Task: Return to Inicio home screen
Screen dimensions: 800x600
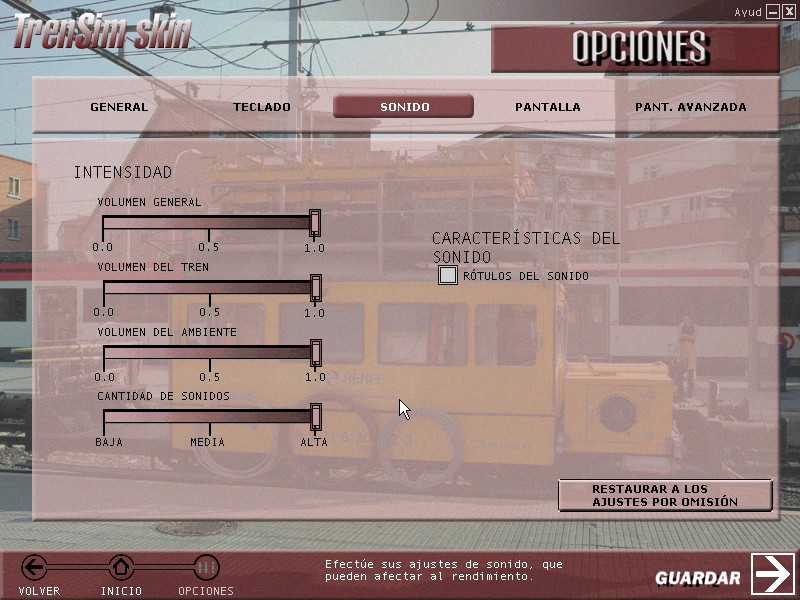Action: [x=121, y=569]
